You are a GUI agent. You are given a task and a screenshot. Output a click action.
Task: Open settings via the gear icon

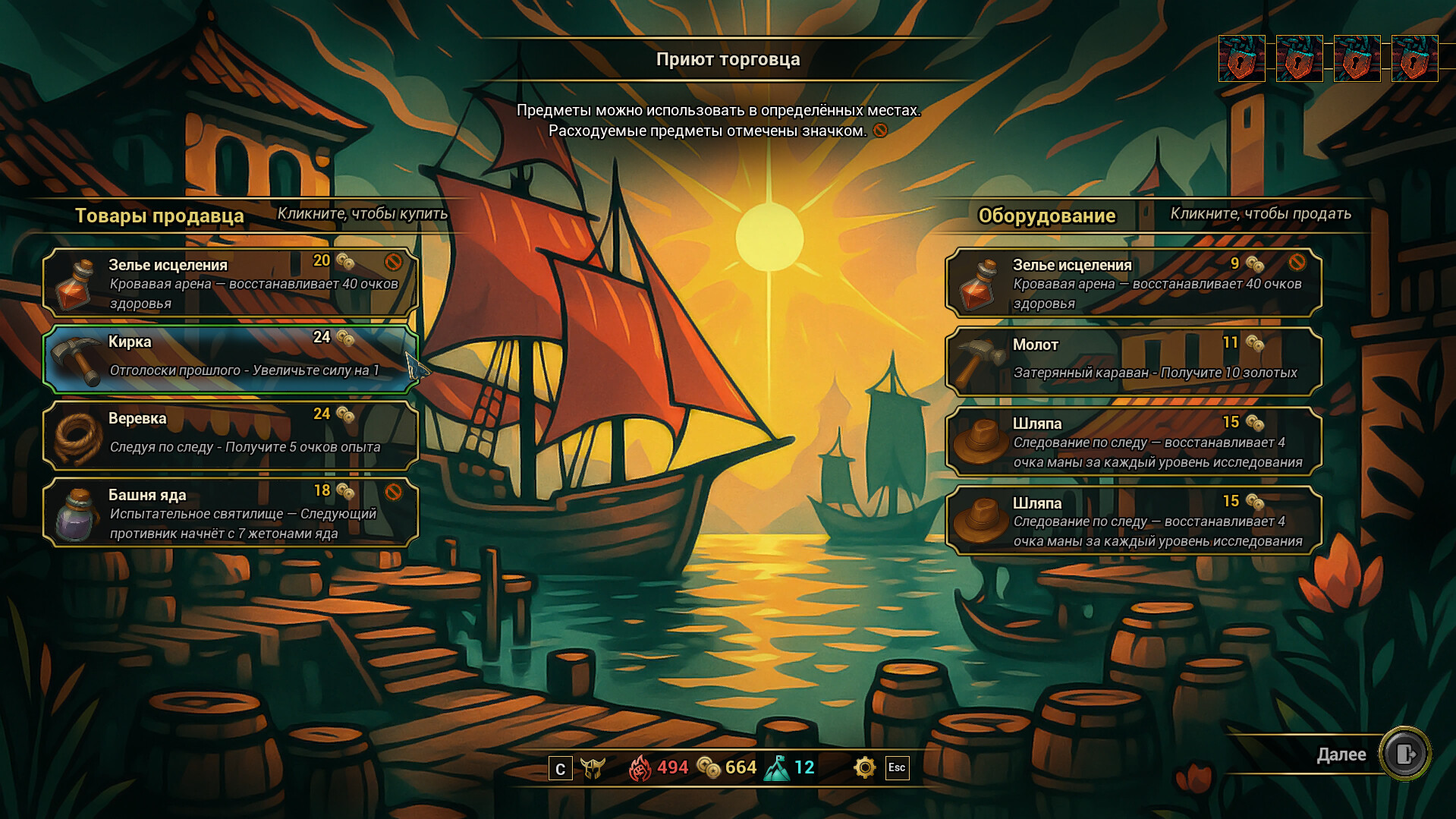[864, 768]
